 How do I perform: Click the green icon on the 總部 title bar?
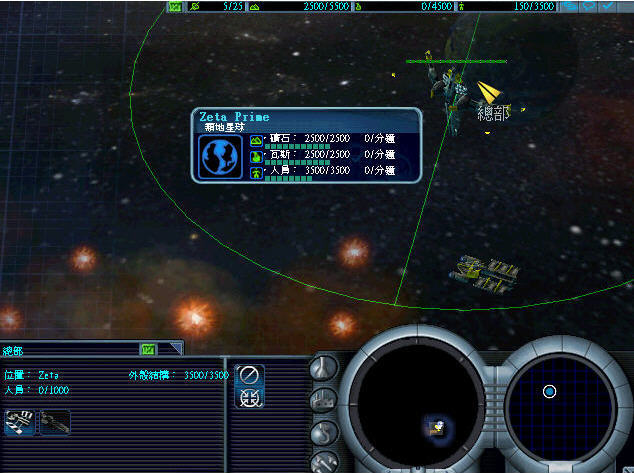pos(149,349)
